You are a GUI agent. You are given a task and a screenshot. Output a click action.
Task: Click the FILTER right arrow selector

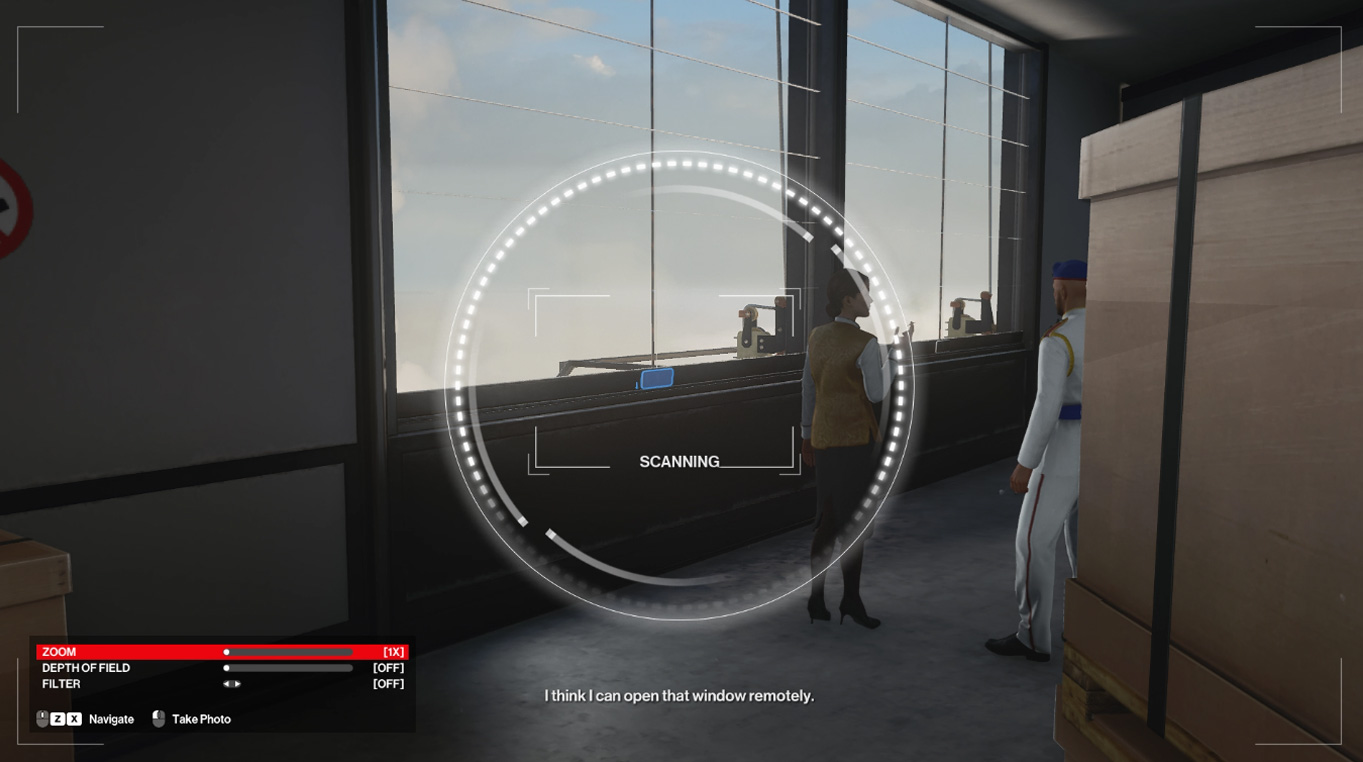(237, 683)
